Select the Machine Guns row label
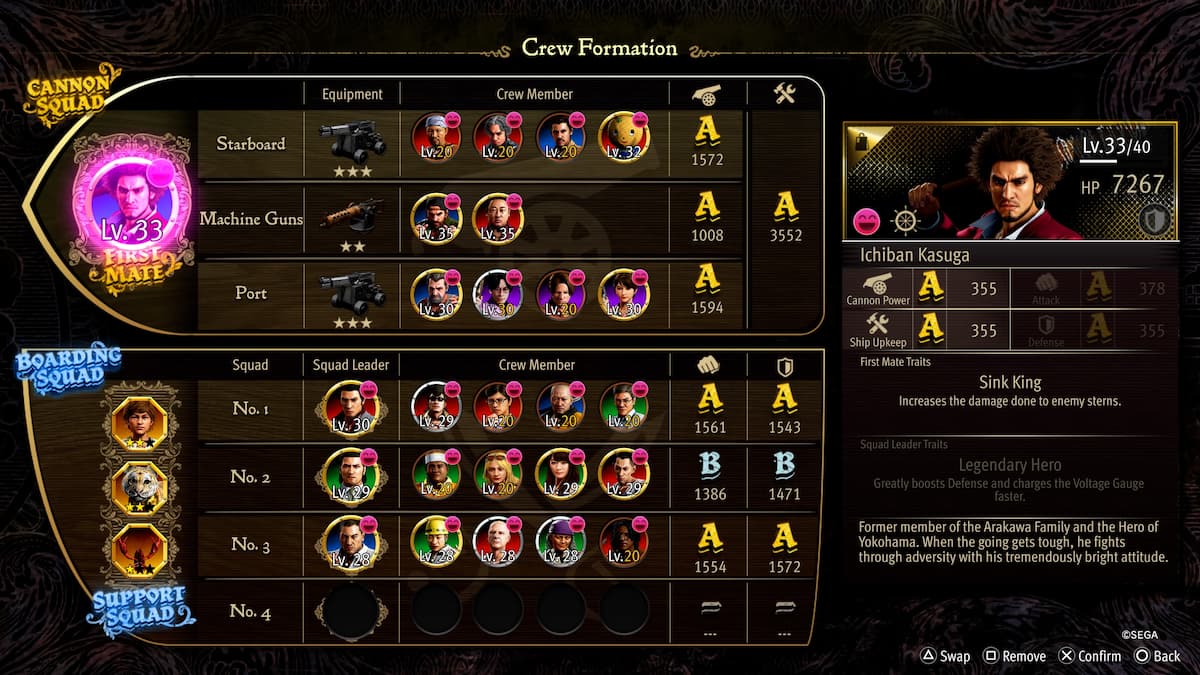Screen dimensions: 1200x675 250,218
